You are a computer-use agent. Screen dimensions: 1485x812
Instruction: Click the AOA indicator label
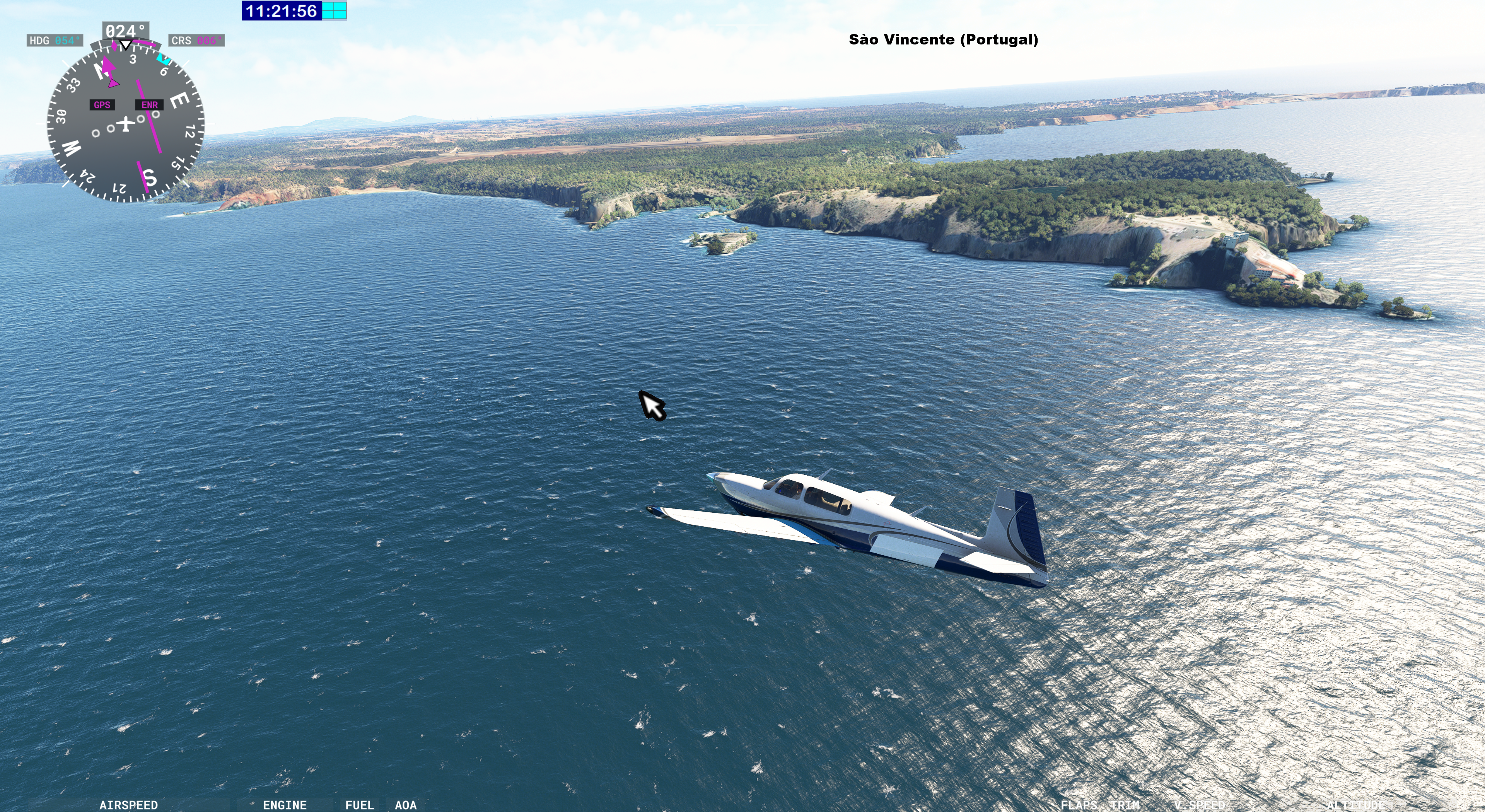coord(406,805)
